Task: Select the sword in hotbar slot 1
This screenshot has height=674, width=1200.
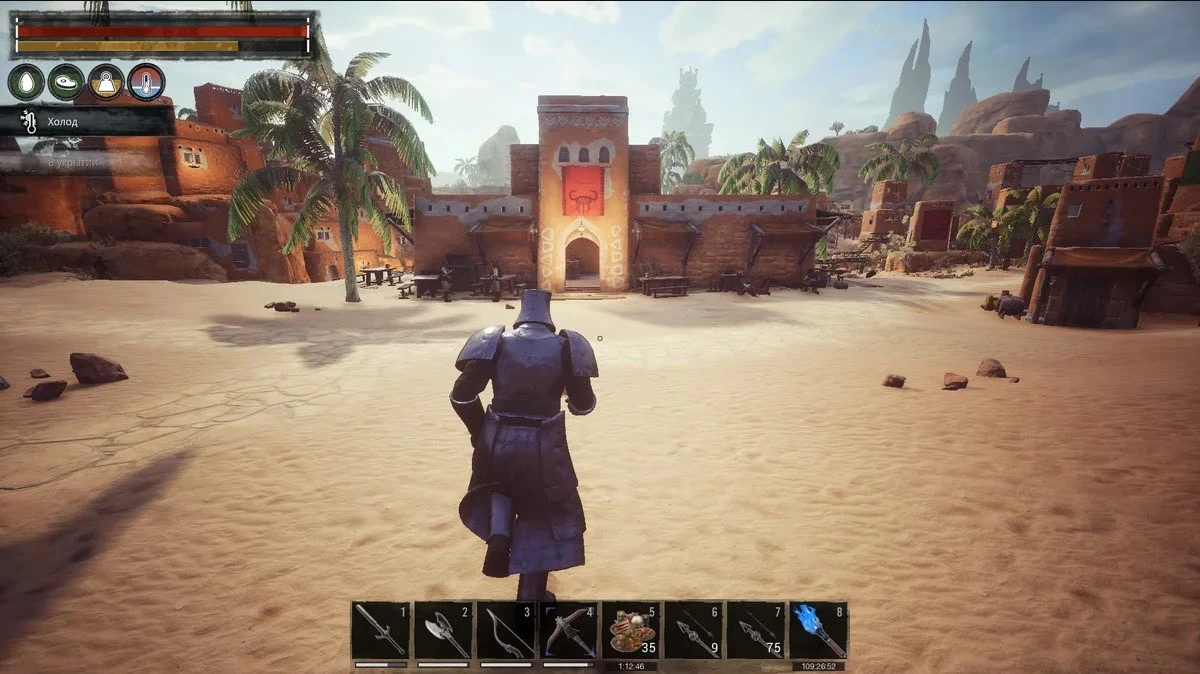Action: (380, 630)
